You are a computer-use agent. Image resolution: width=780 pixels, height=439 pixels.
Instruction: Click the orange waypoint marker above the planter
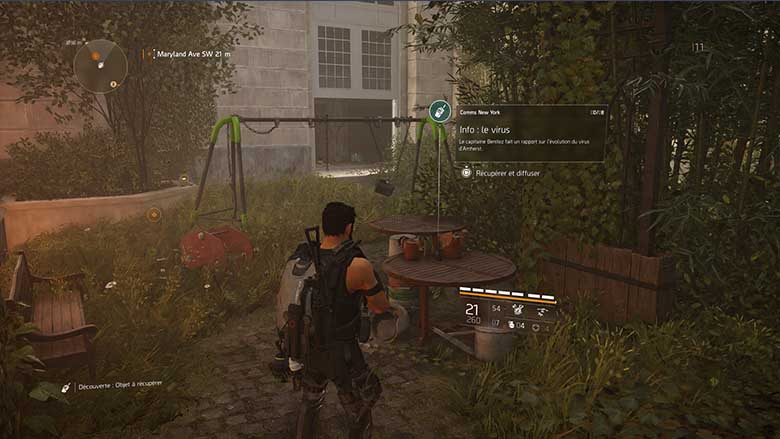[154, 214]
